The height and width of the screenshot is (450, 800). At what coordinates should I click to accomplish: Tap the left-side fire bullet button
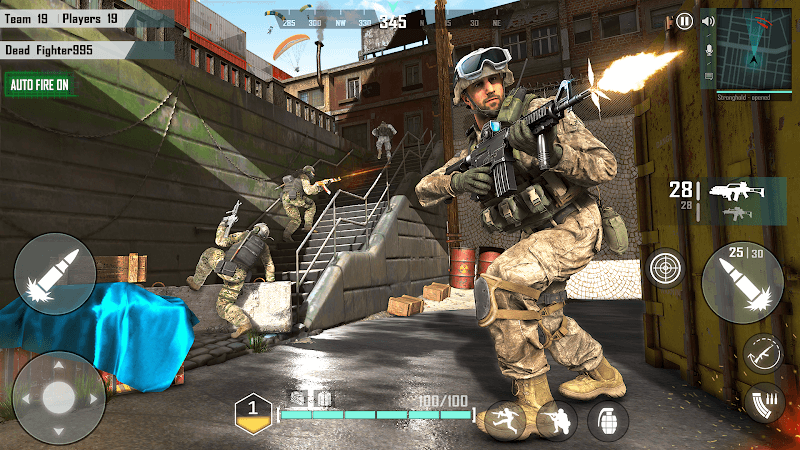tap(55, 273)
